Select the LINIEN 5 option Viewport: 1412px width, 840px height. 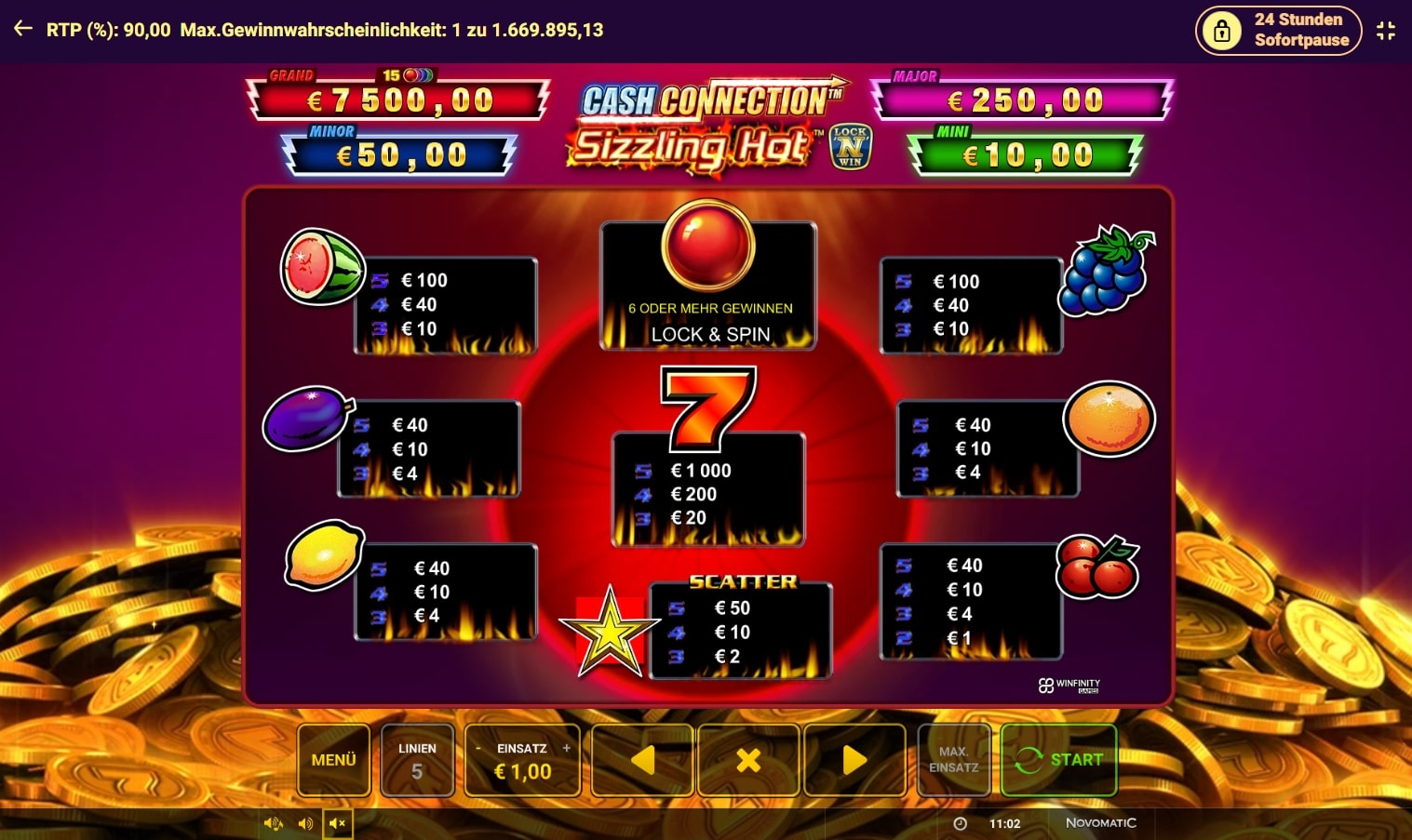pos(417,759)
